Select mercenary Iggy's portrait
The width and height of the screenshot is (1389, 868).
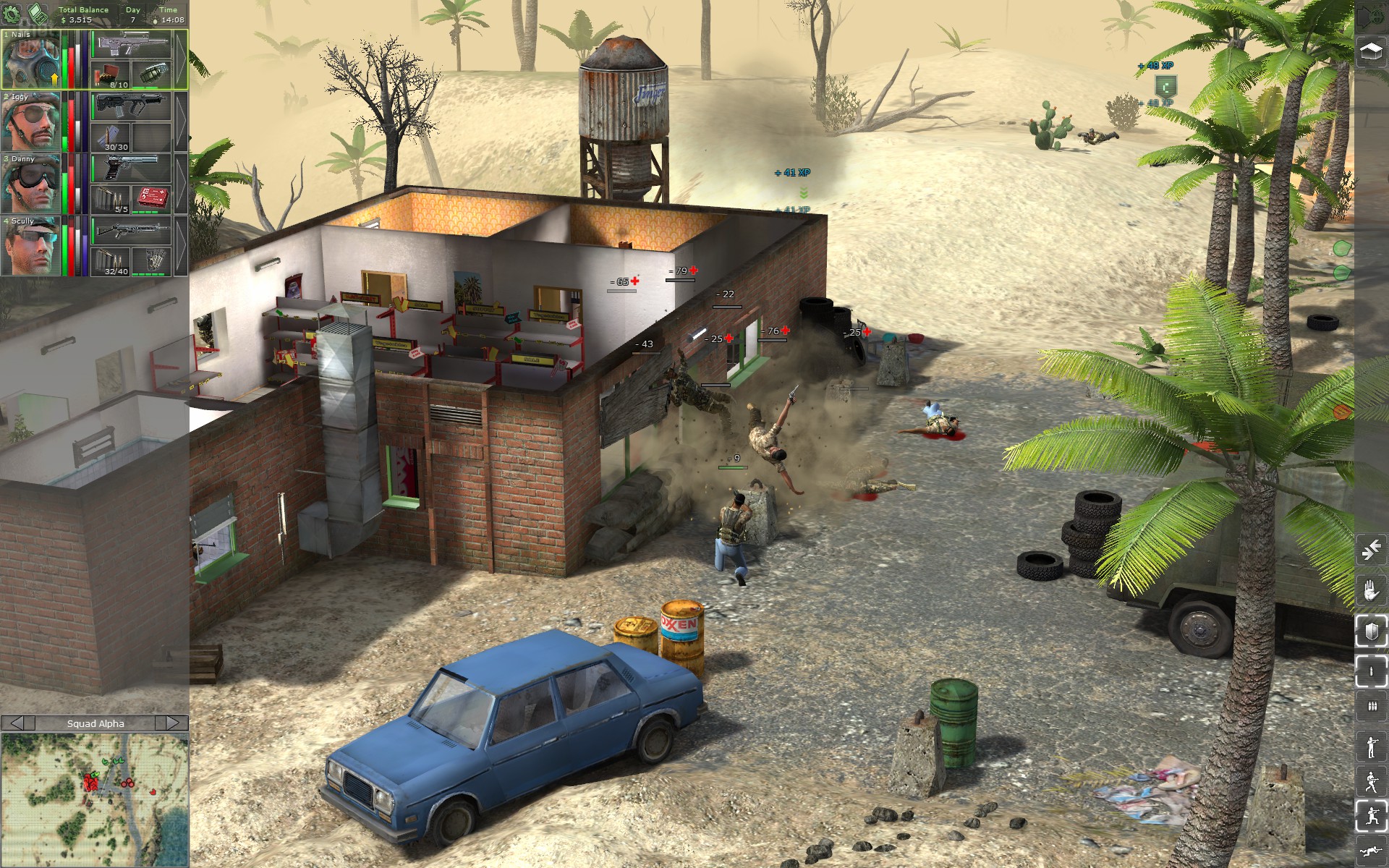30,122
